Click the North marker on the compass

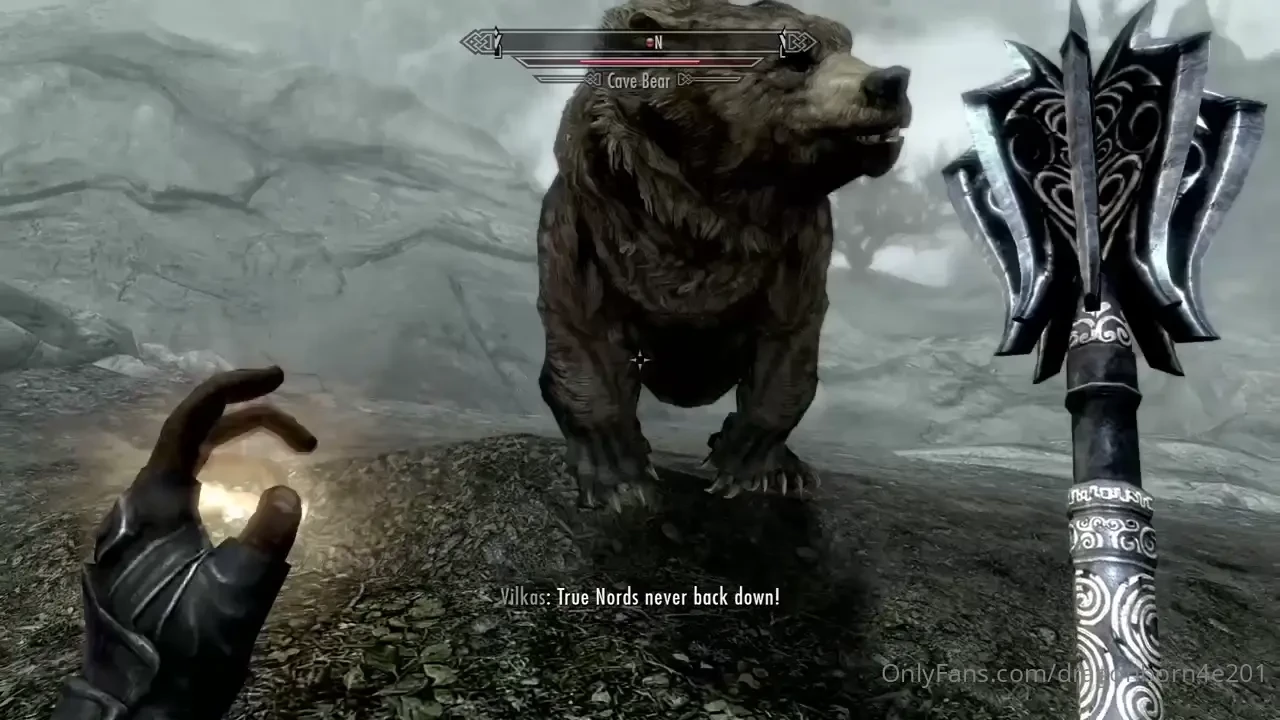point(658,42)
